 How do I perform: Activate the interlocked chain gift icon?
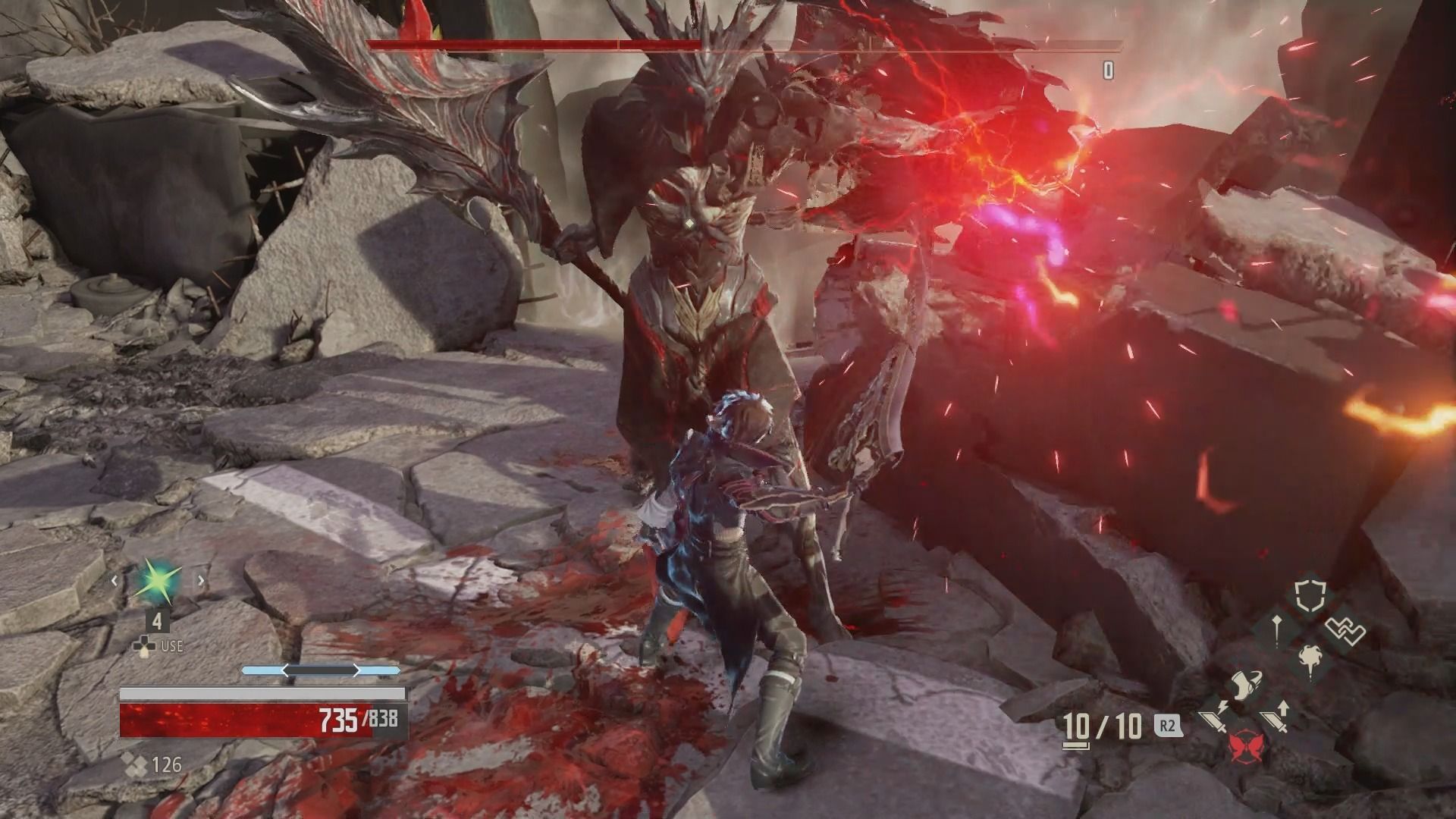click(x=1345, y=629)
